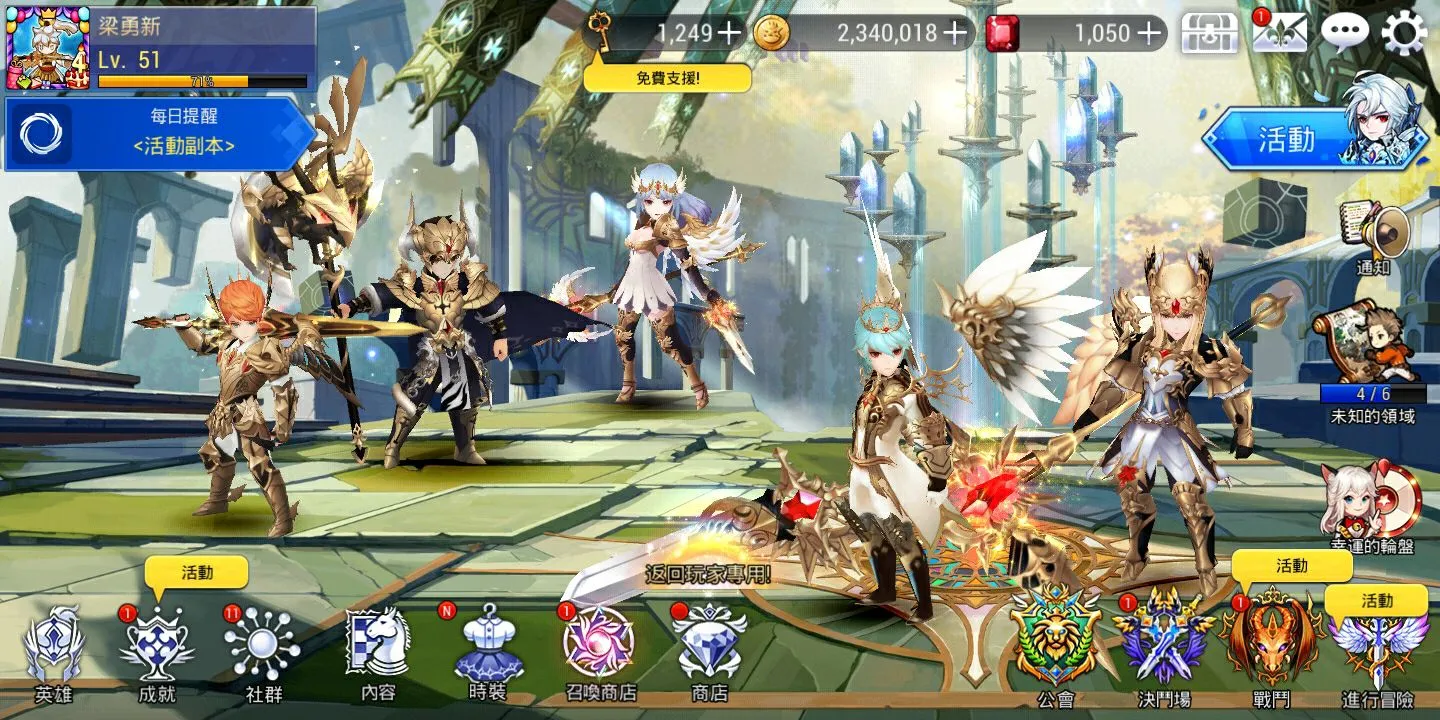Viewport: 1440px width, 720px height.
Task: Open the 每日提醒 活動副本 reminder
Action: tap(160, 134)
